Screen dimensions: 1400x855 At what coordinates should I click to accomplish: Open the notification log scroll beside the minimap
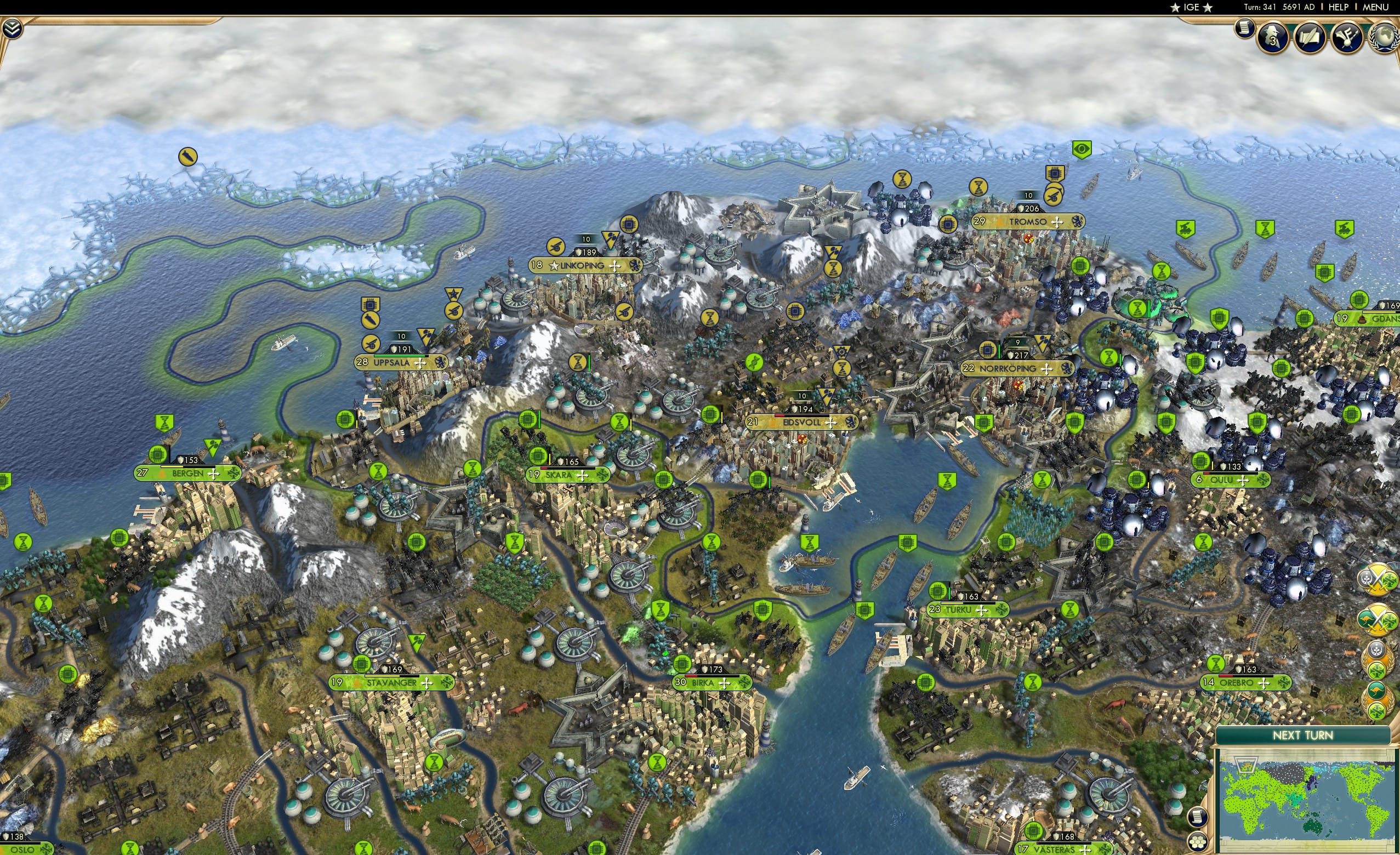(1198, 818)
